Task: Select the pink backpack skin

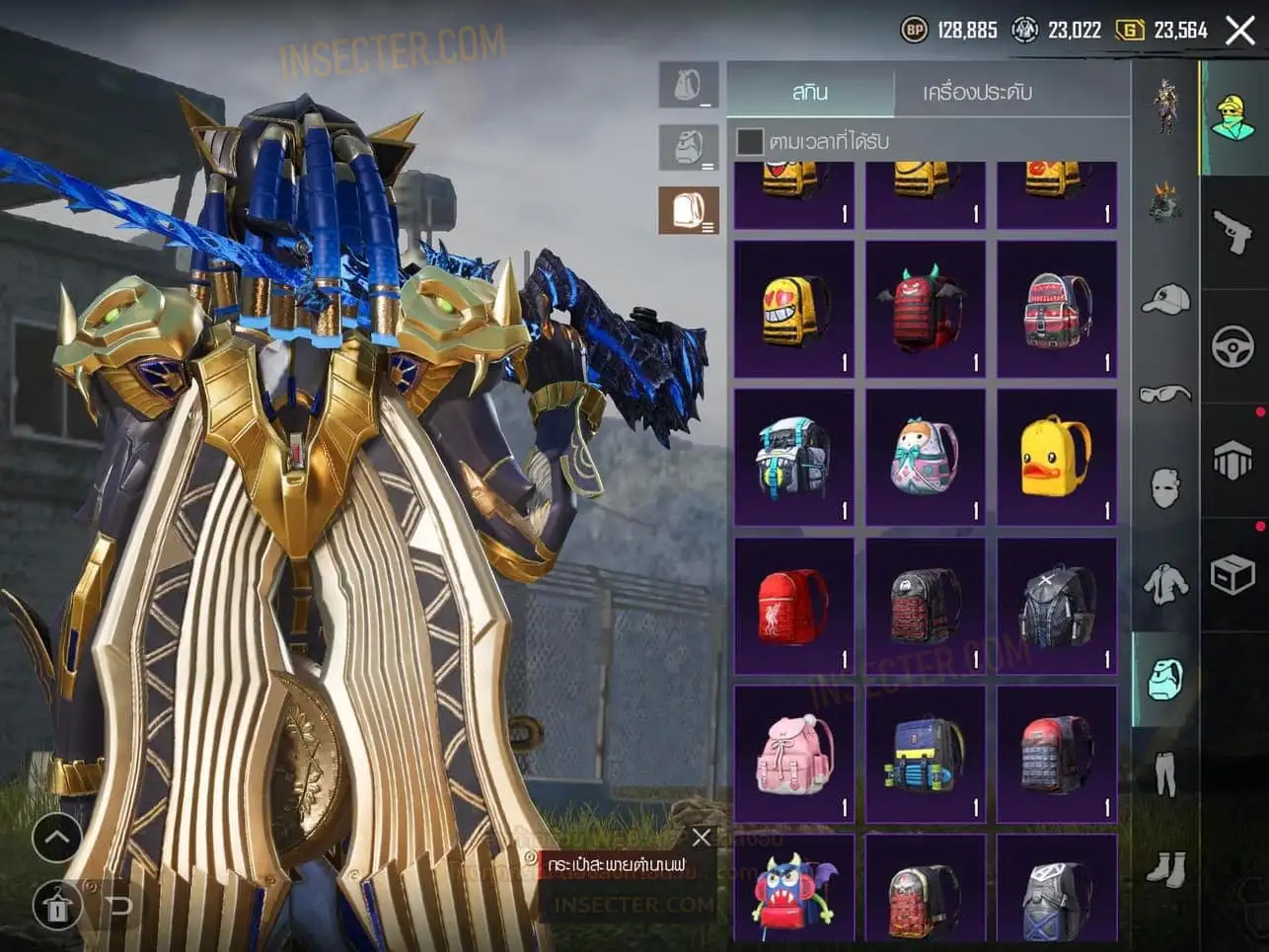Action: click(x=793, y=755)
